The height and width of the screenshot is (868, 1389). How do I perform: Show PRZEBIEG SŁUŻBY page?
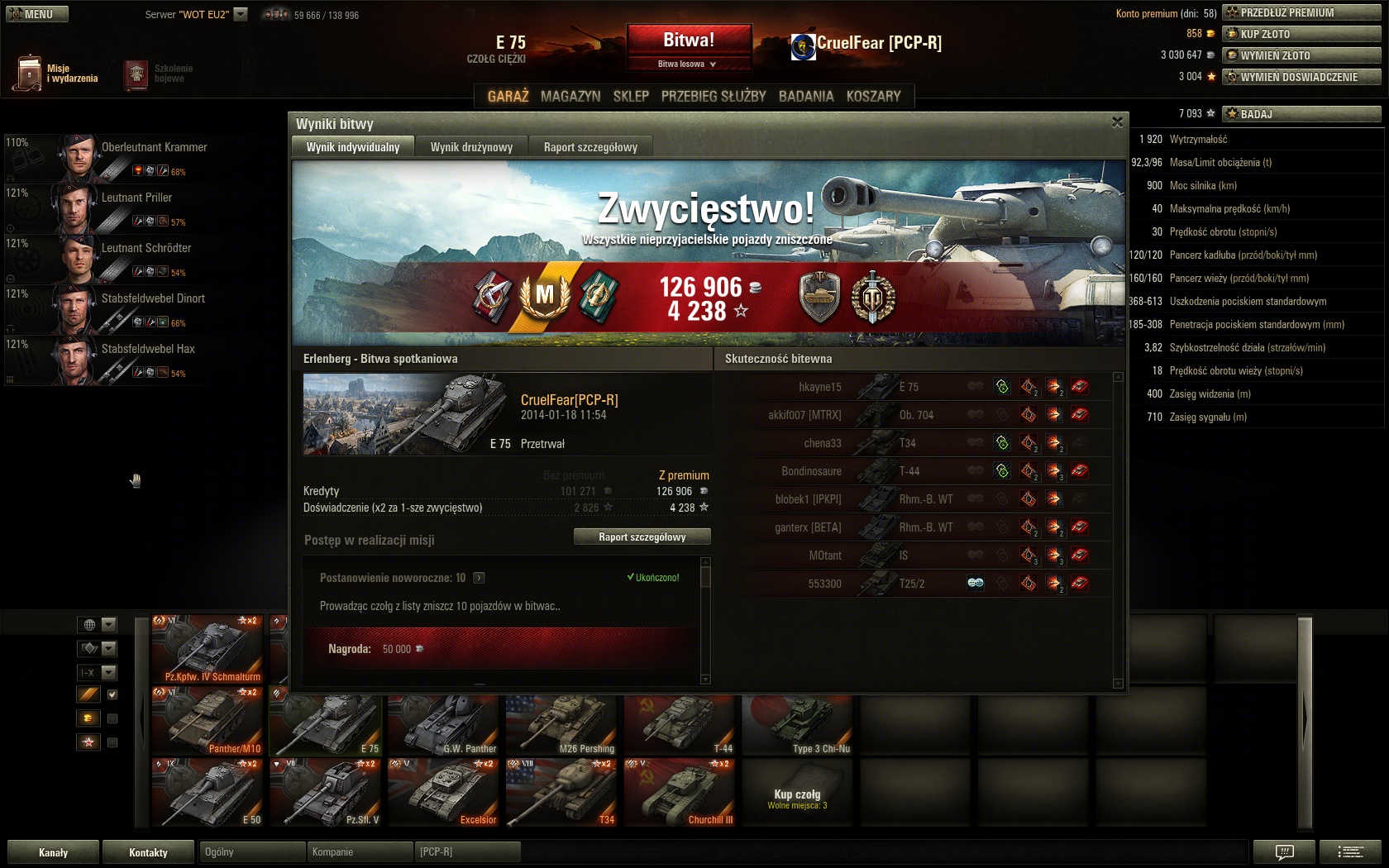coord(714,97)
